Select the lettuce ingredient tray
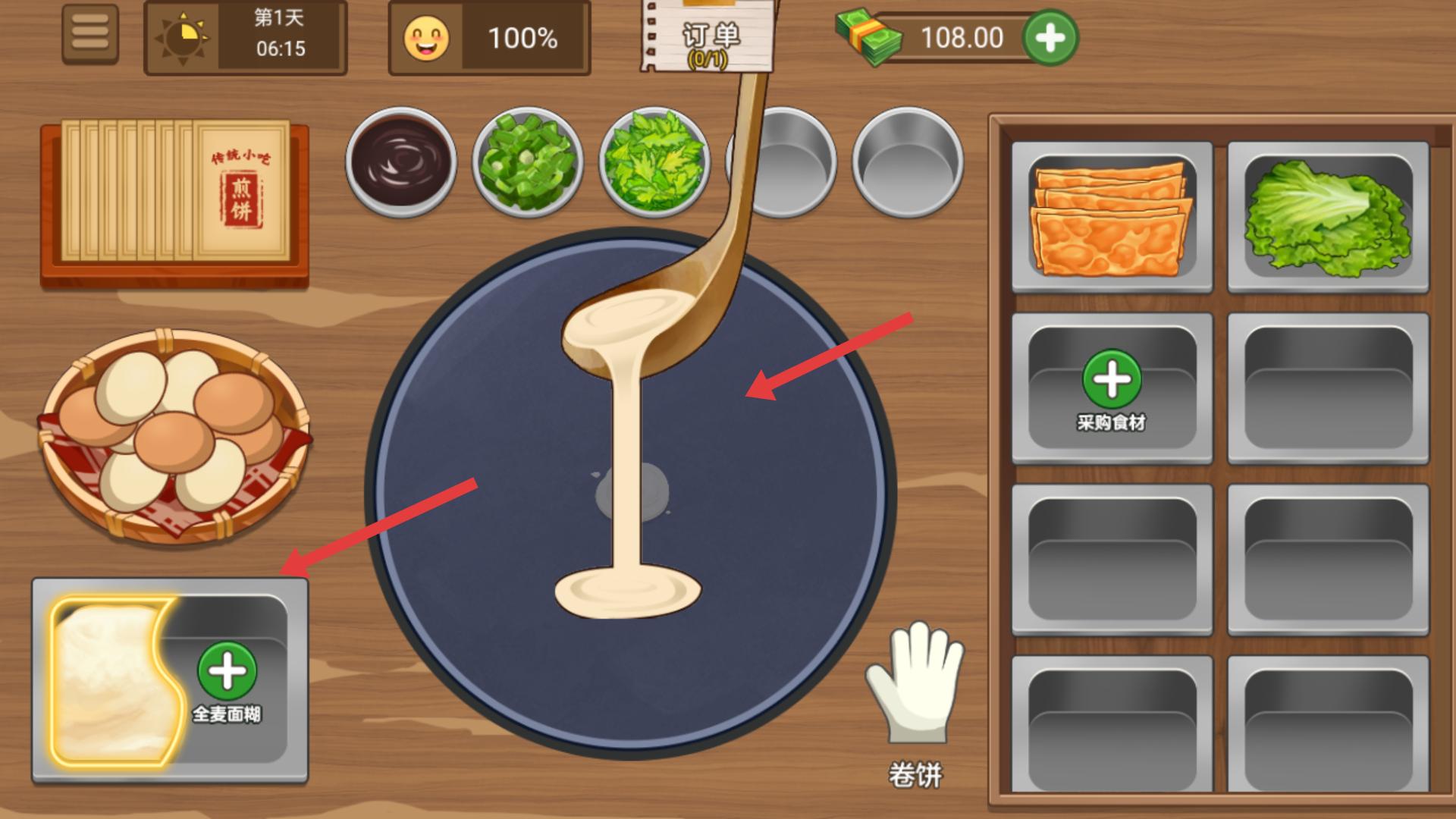The width and height of the screenshot is (1456, 819). (x=1328, y=217)
